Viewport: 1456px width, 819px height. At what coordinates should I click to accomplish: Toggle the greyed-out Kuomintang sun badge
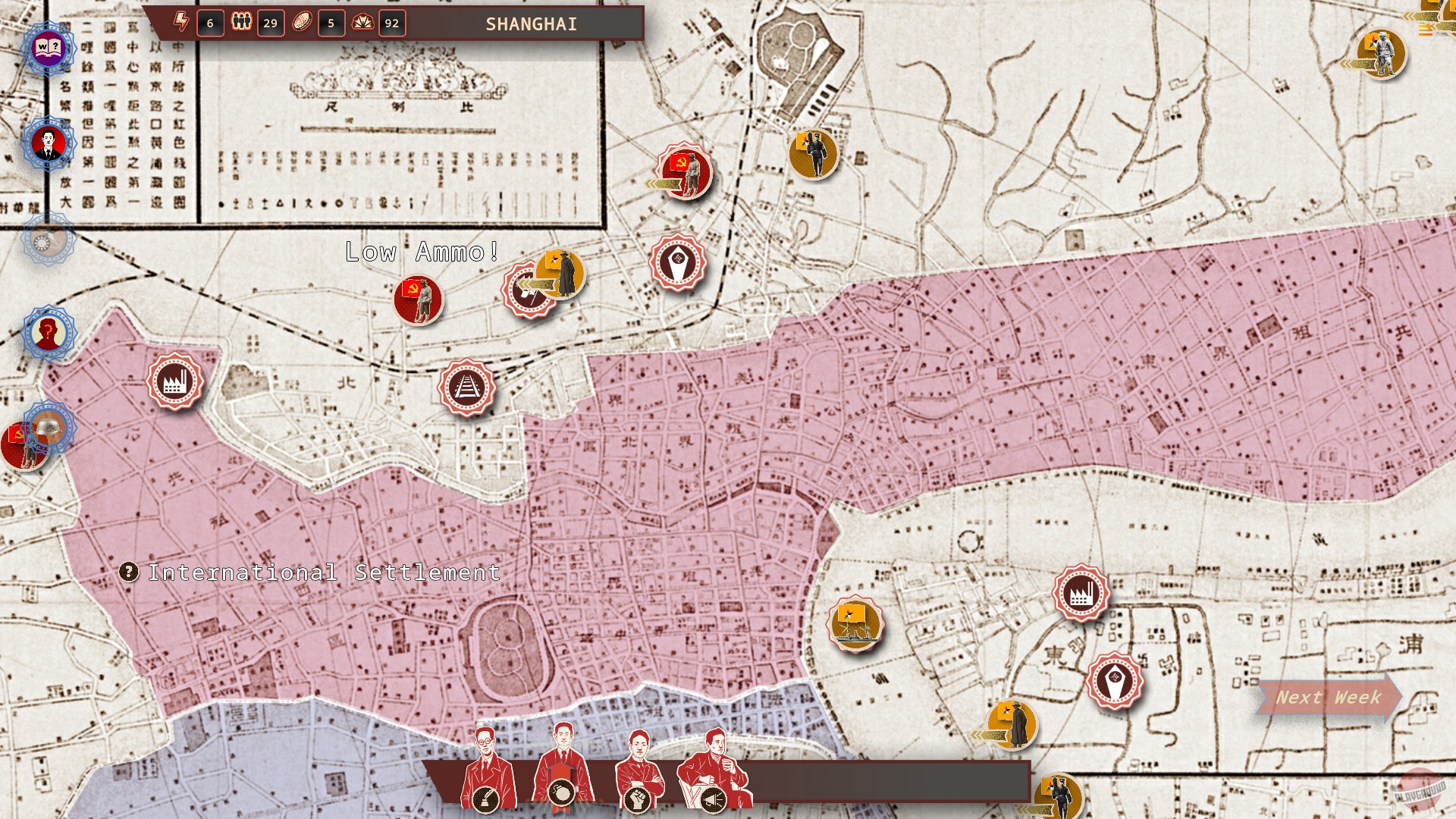(47, 239)
